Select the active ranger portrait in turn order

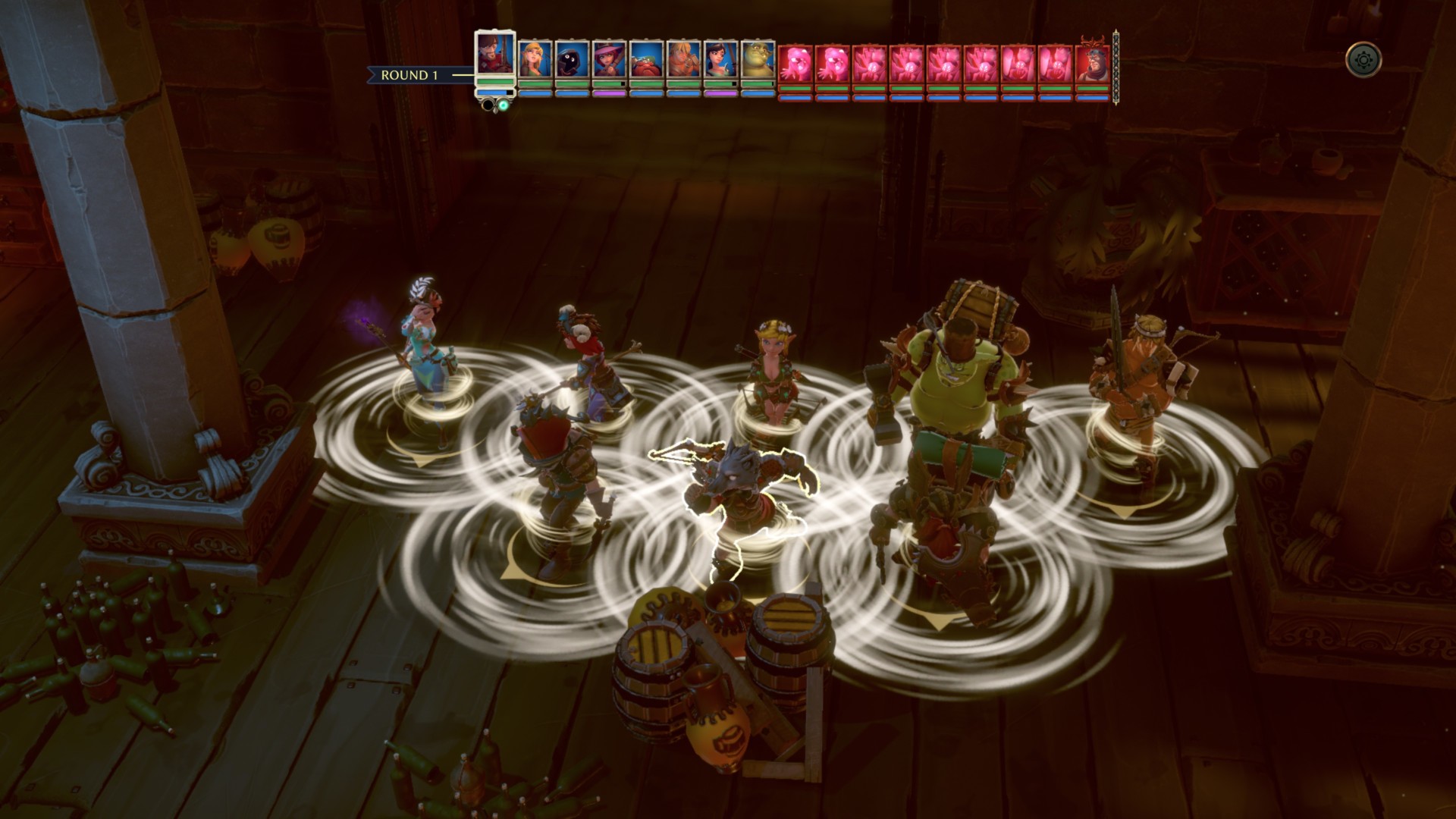[x=495, y=55]
